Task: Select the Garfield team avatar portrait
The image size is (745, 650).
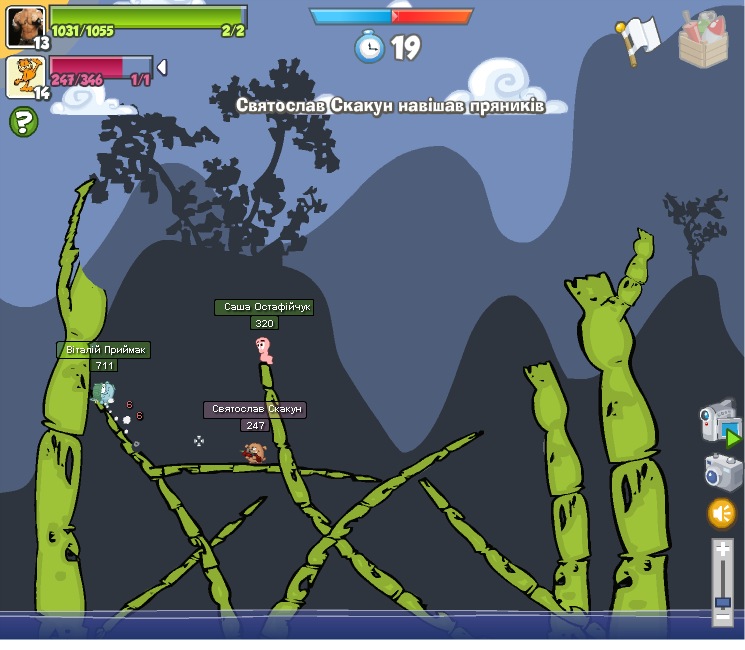Action: point(25,77)
